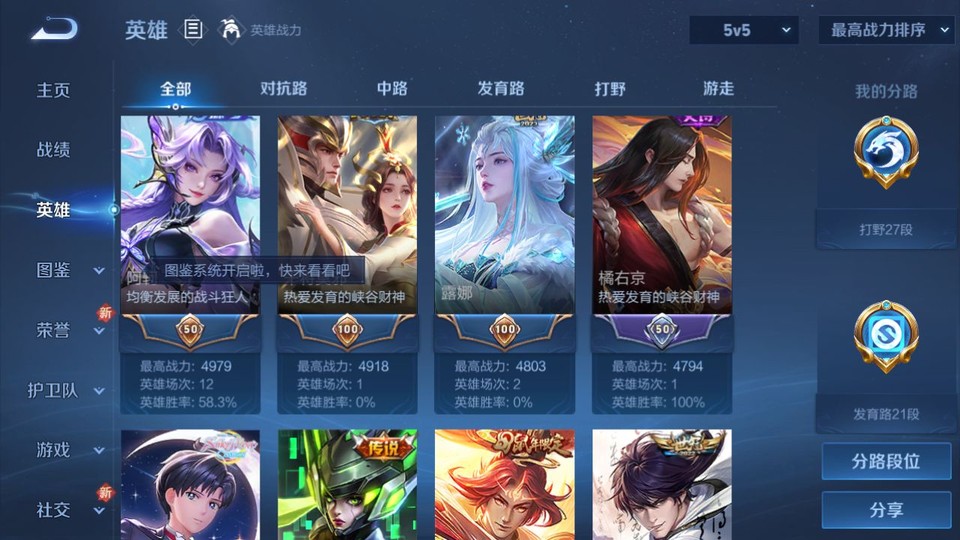Switch to the 打野 tab
Image resolution: width=960 pixels, height=540 pixels.
click(x=610, y=88)
